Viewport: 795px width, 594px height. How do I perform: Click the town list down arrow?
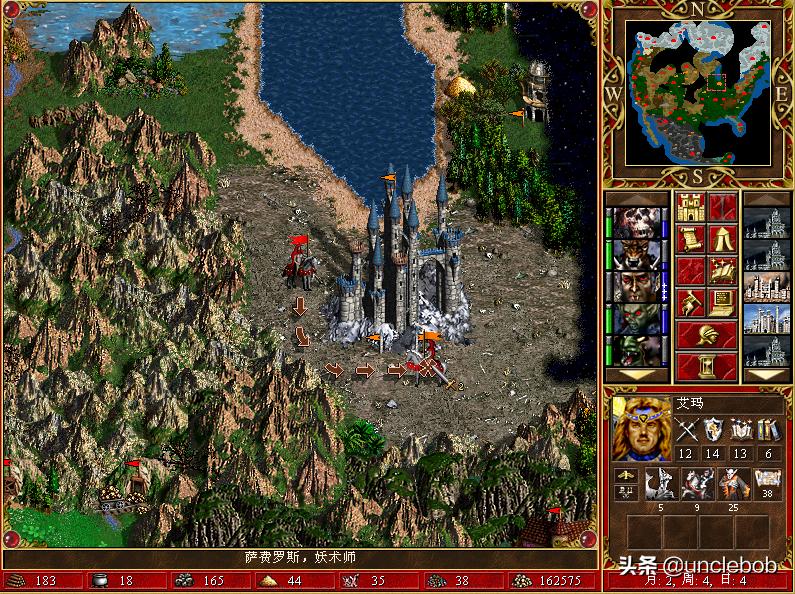pos(767,374)
